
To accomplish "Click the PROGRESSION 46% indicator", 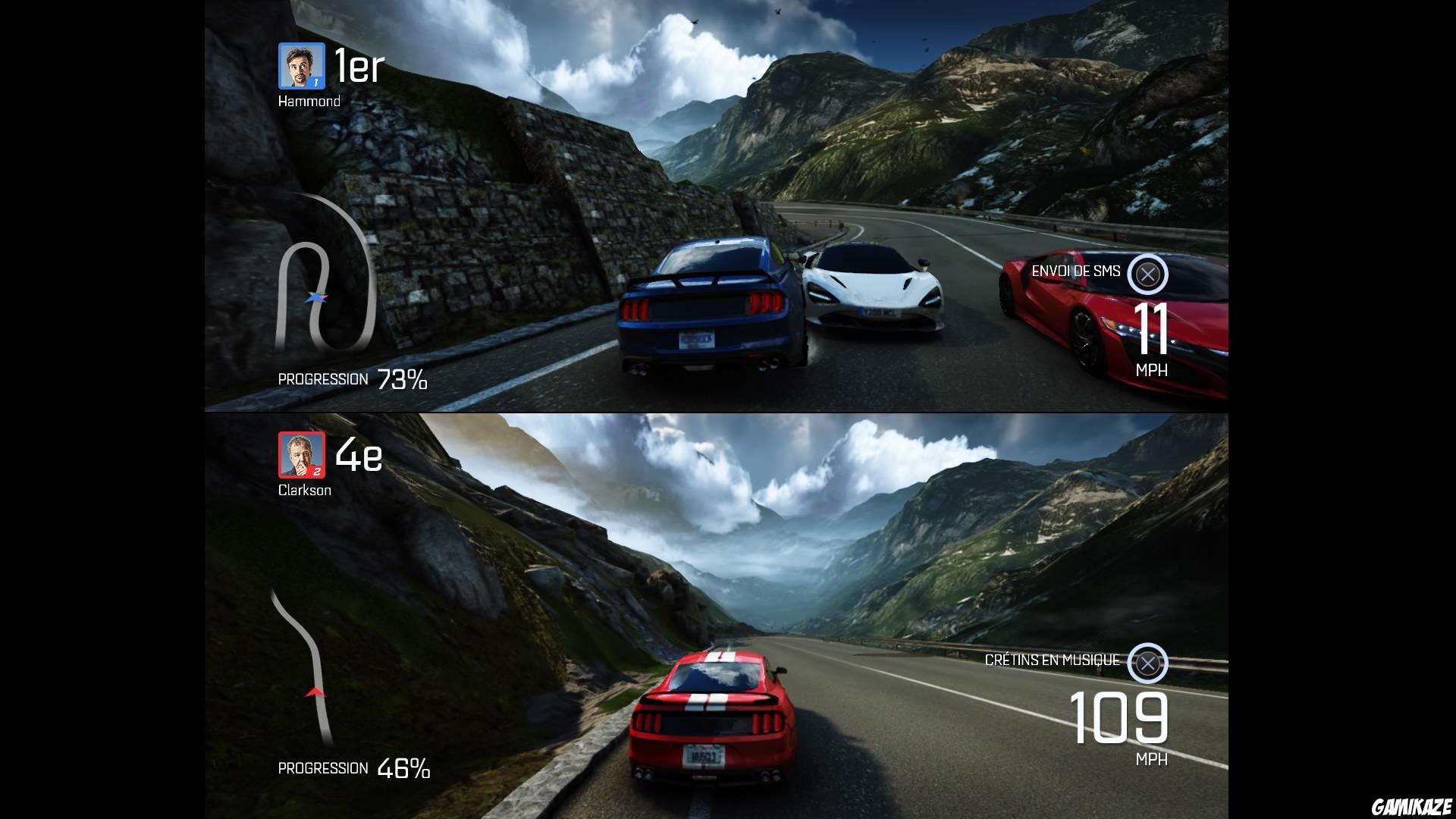I will pyautogui.click(x=353, y=768).
